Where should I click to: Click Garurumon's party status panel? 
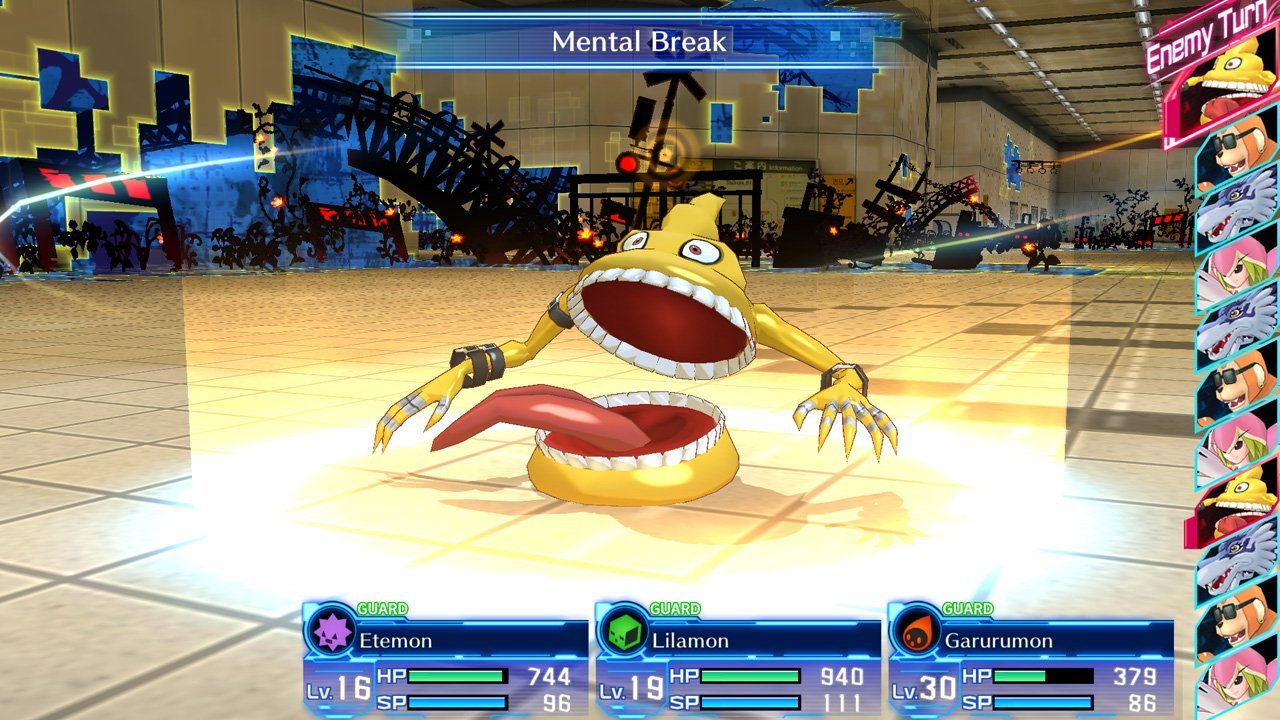(x=1030, y=660)
